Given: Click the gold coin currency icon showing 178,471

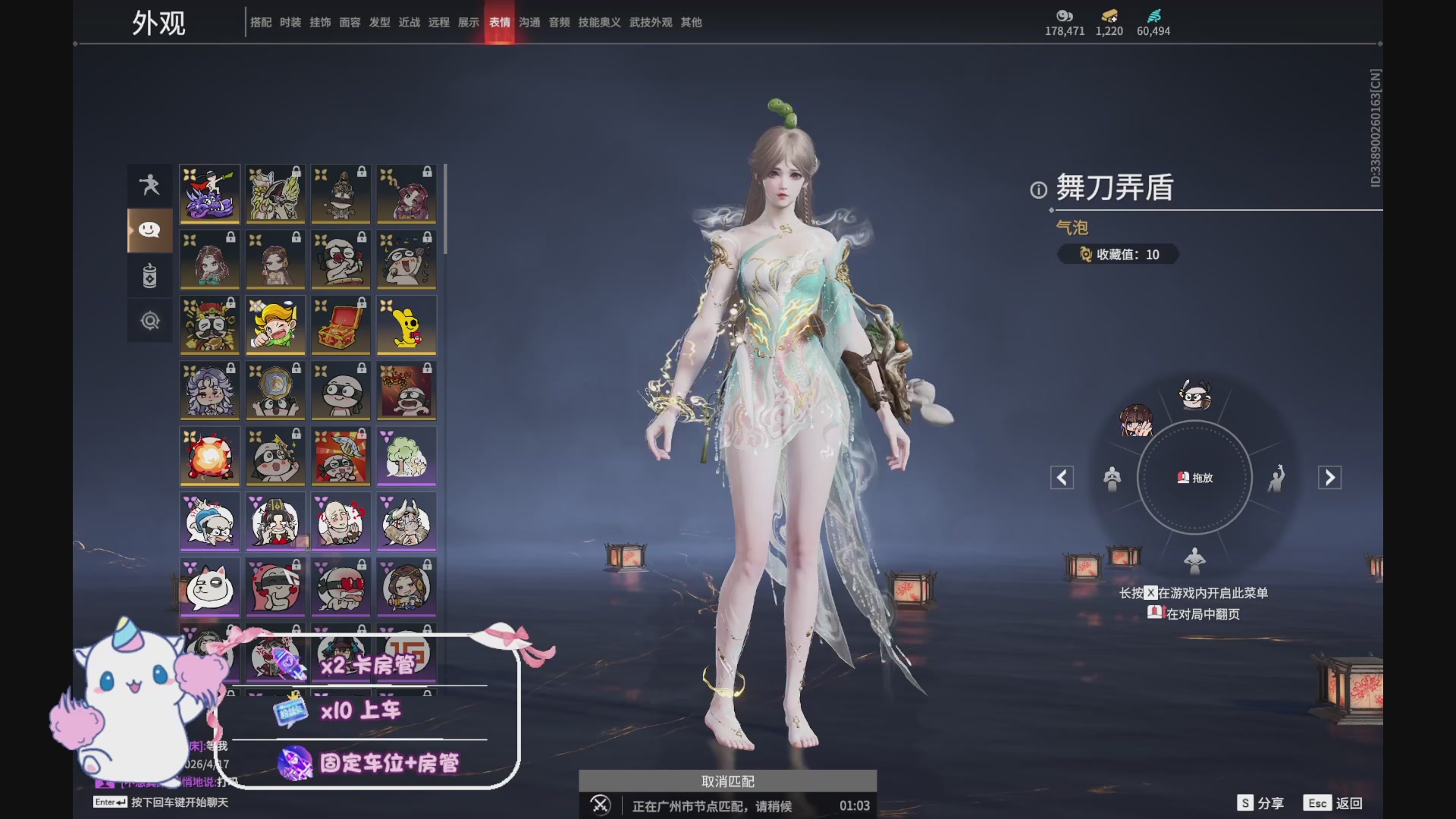Looking at the screenshot, I should pos(1064,17).
